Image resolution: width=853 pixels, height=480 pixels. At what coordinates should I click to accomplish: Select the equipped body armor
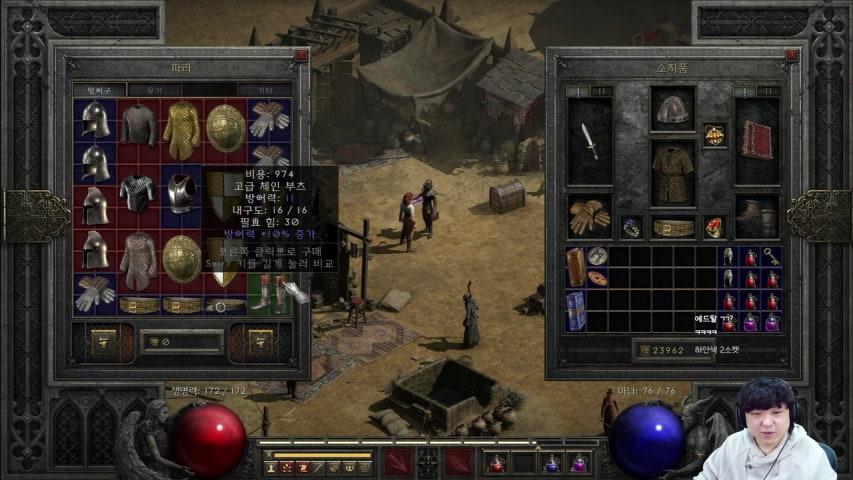tap(673, 171)
